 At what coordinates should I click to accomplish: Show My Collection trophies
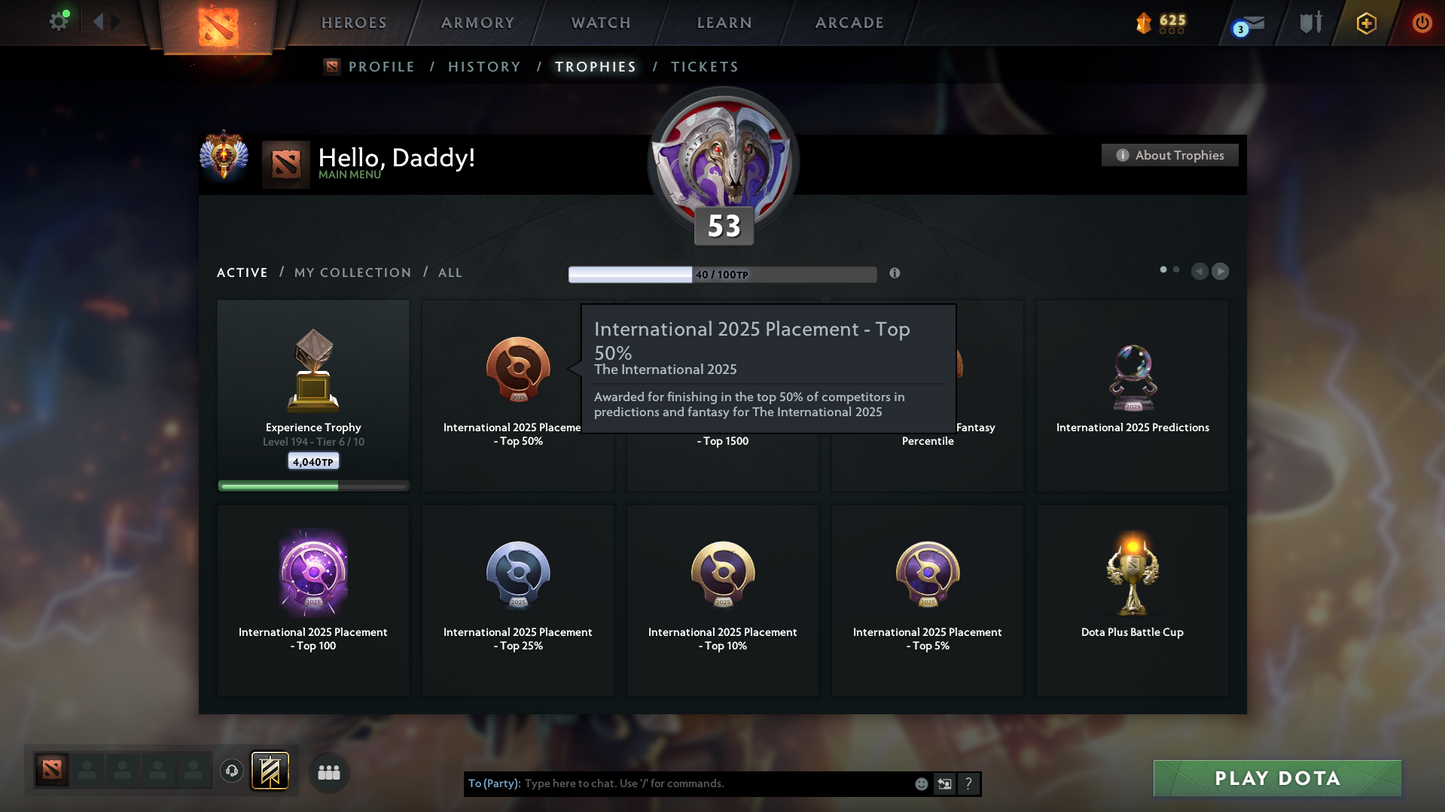(352, 273)
